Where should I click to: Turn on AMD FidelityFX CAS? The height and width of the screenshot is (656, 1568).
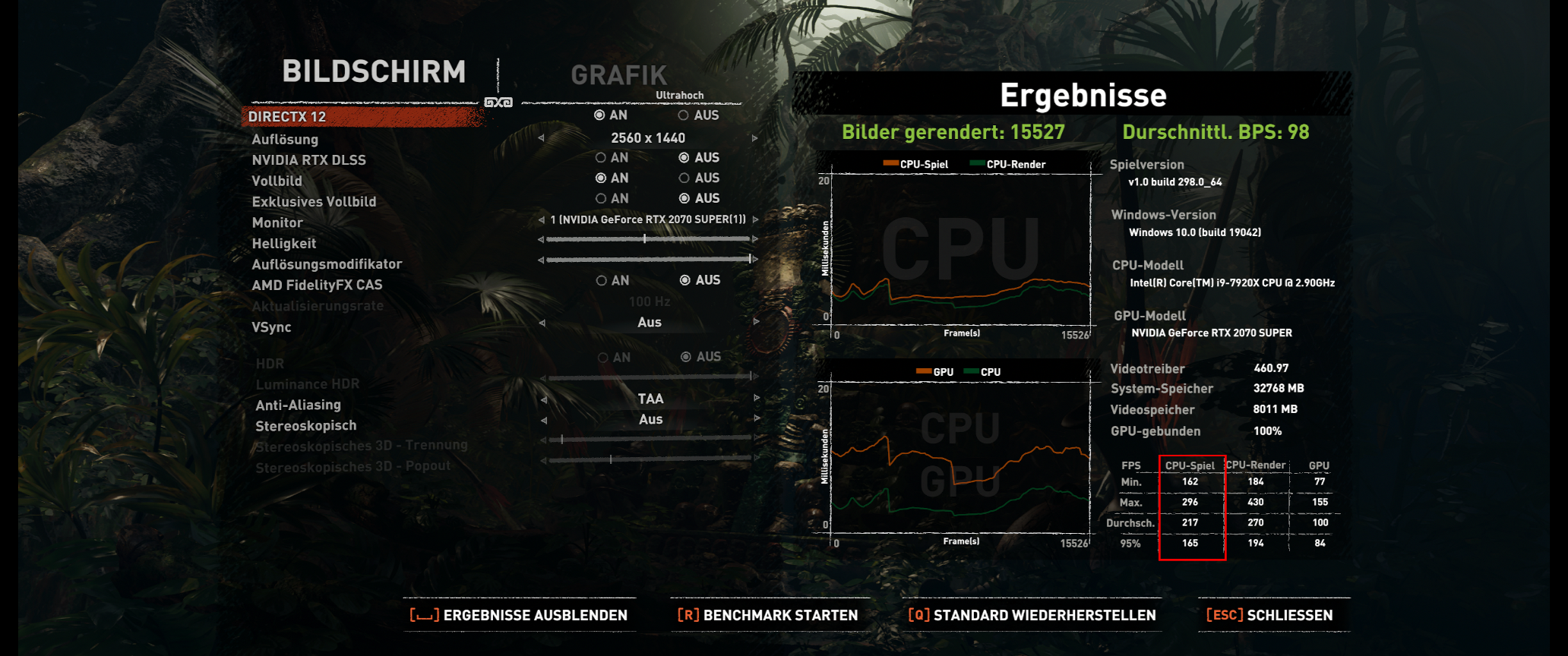pyautogui.click(x=602, y=279)
